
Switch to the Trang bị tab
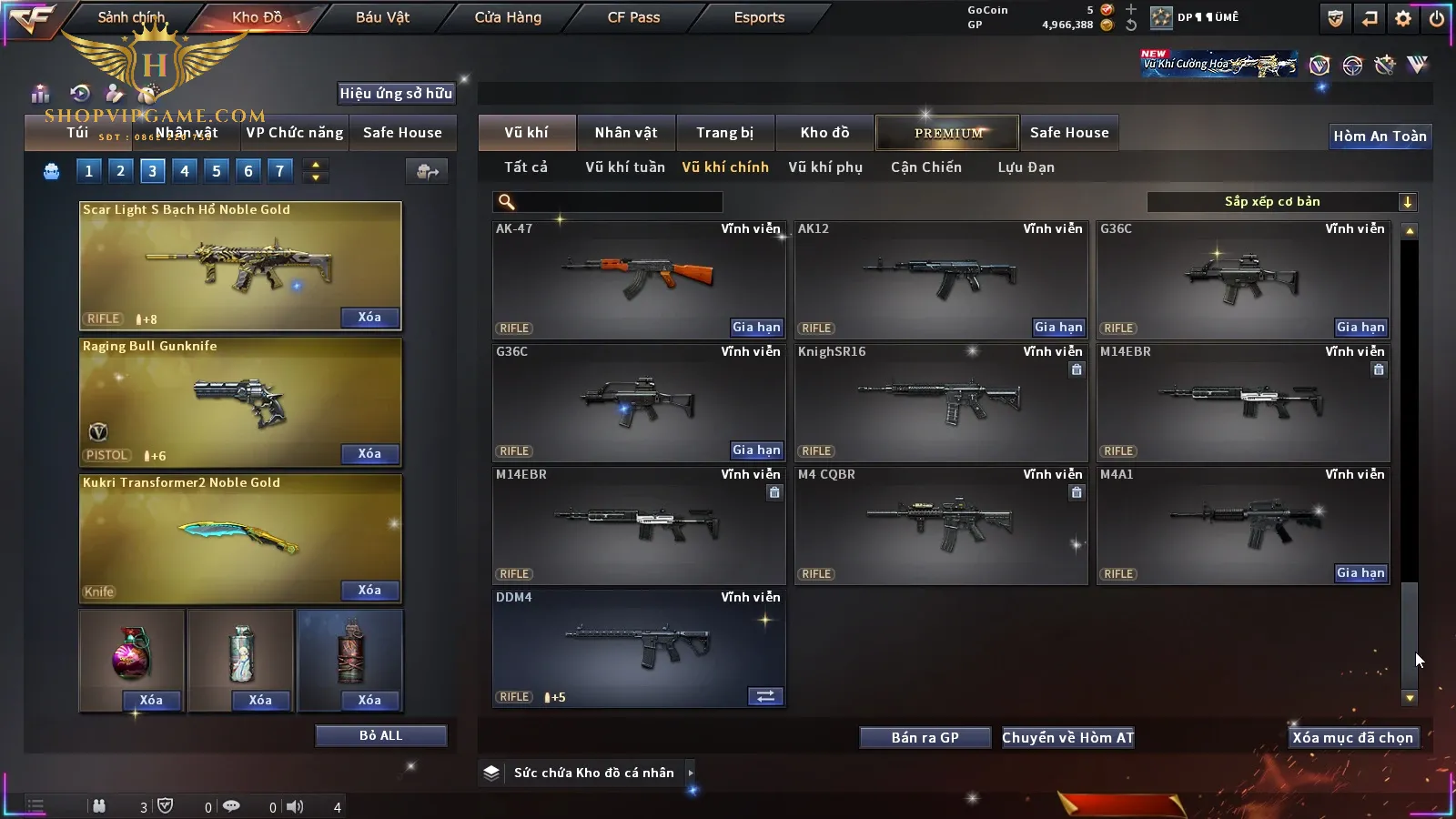pyautogui.click(x=724, y=133)
